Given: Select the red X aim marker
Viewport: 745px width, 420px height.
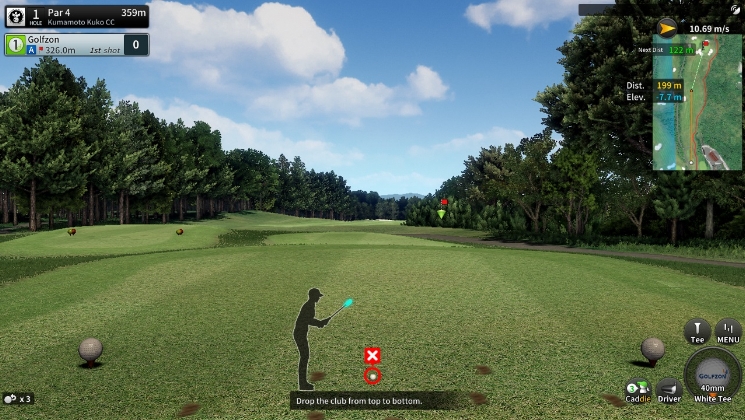Looking at the screenshot, I should tap(372, 355).
